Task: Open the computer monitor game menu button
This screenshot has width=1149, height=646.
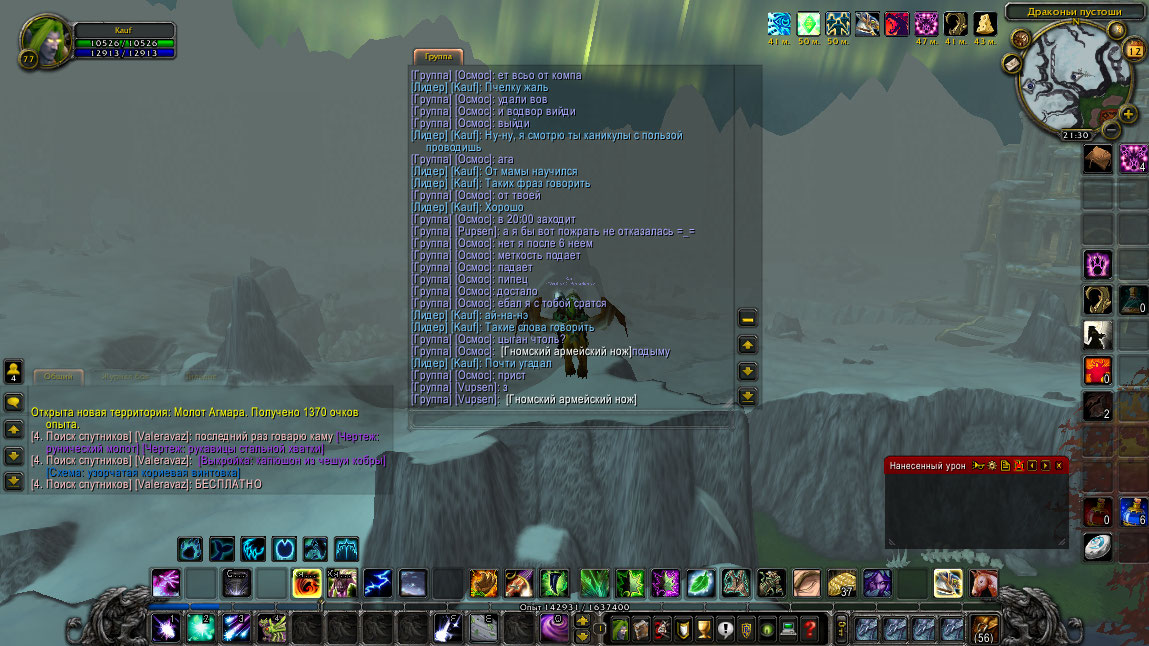Action: 789,629
